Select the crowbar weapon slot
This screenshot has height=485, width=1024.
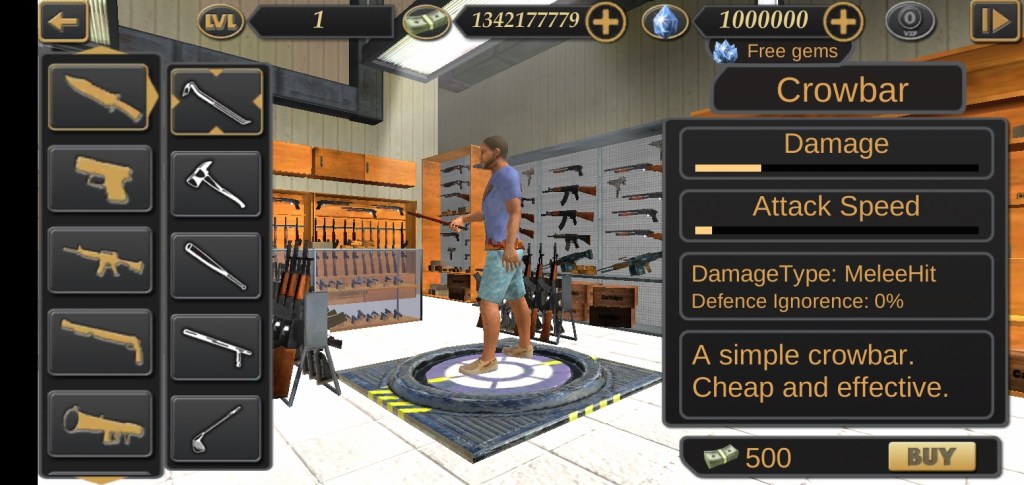[215, 101]
